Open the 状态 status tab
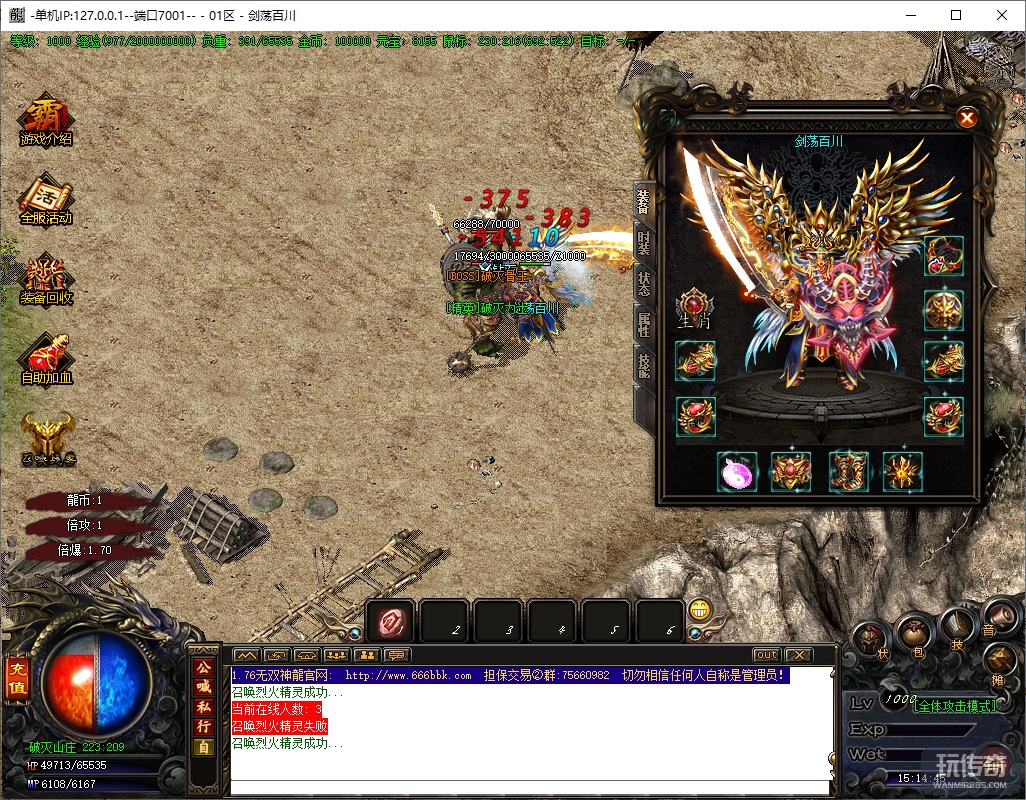The height and width of the screenshot is (800, 1026). pos(644,283)
